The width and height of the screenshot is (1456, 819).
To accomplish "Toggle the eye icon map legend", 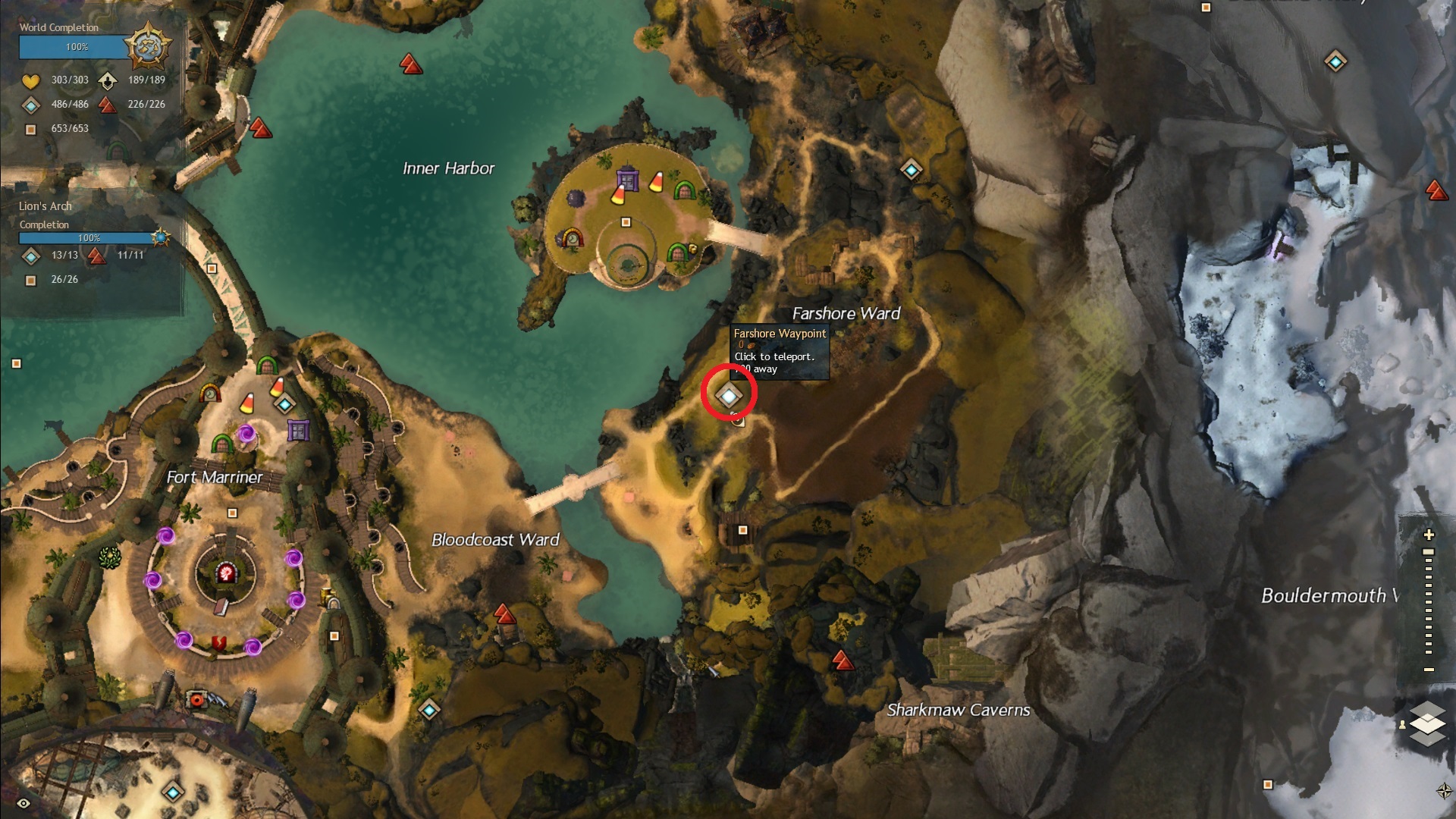I will (x=24, y=804).
